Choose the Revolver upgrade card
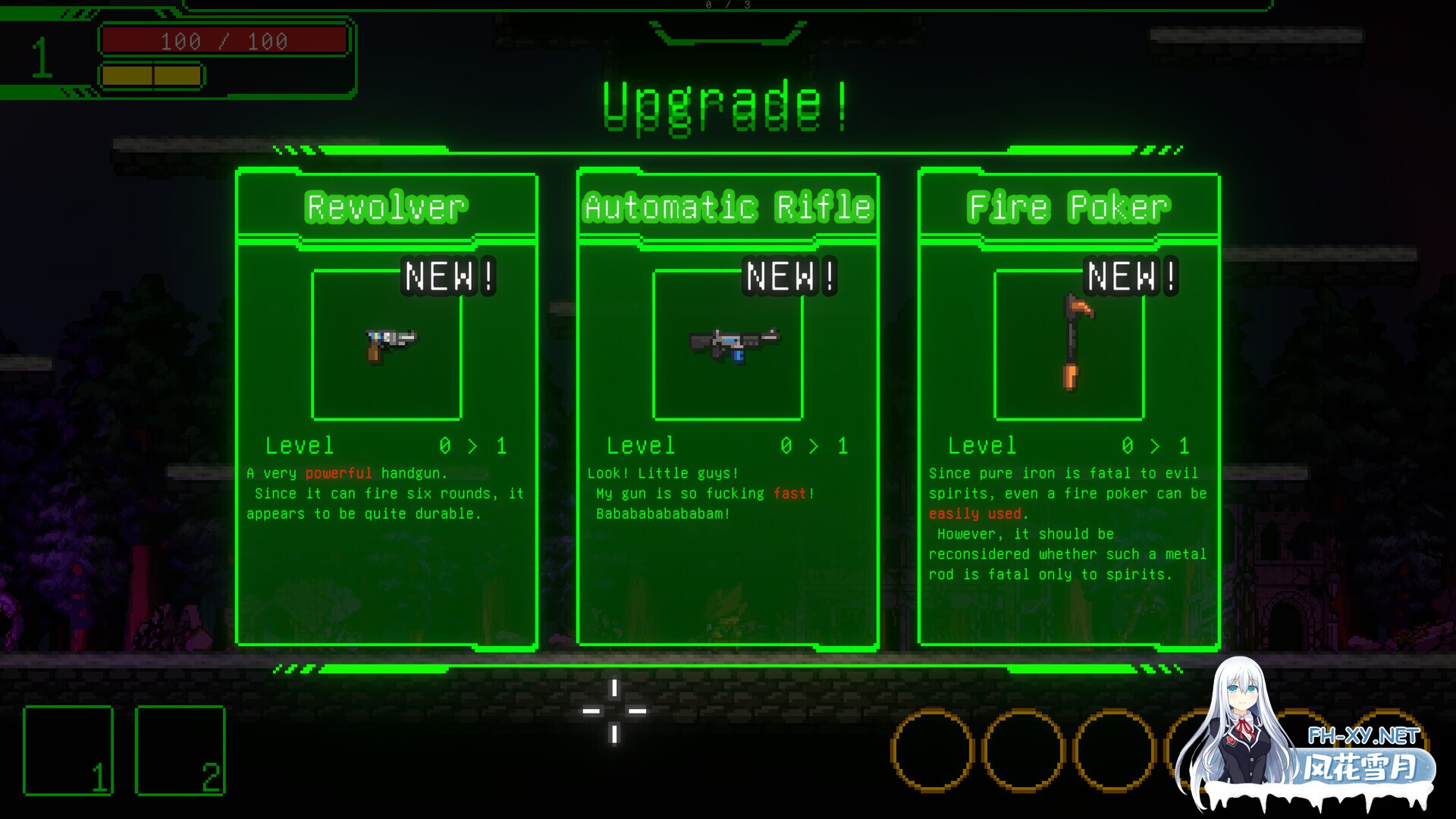Viewport: 1456px width, 819px height. [387, 409]
